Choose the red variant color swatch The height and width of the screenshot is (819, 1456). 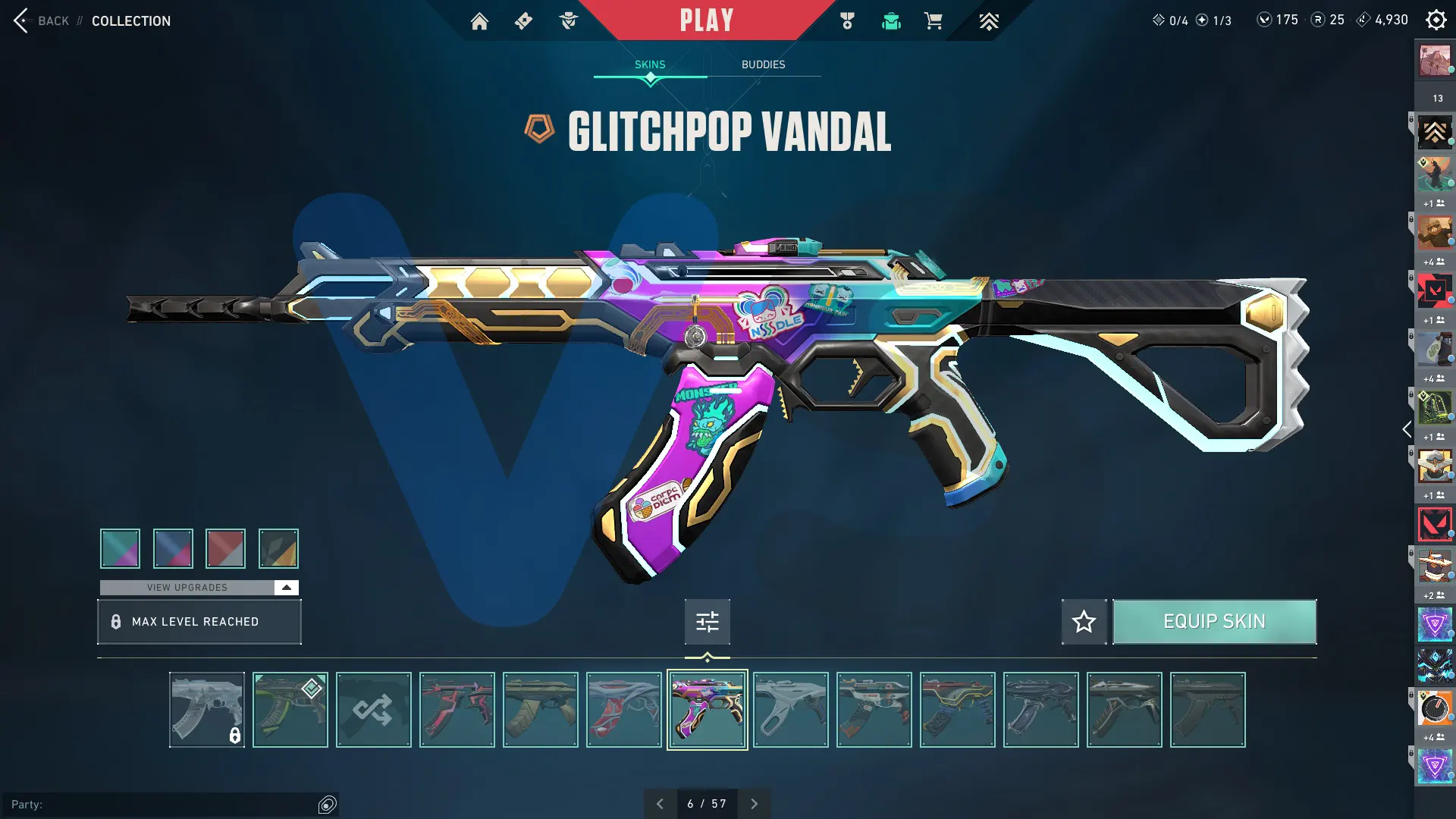225,548
